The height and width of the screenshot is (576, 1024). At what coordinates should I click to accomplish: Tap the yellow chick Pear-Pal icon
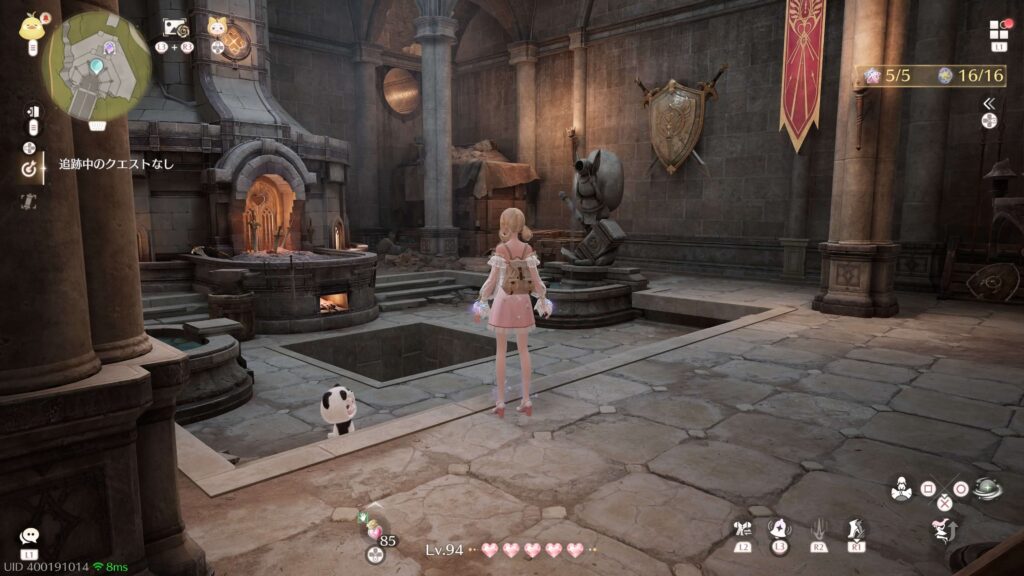pos(31,26)
